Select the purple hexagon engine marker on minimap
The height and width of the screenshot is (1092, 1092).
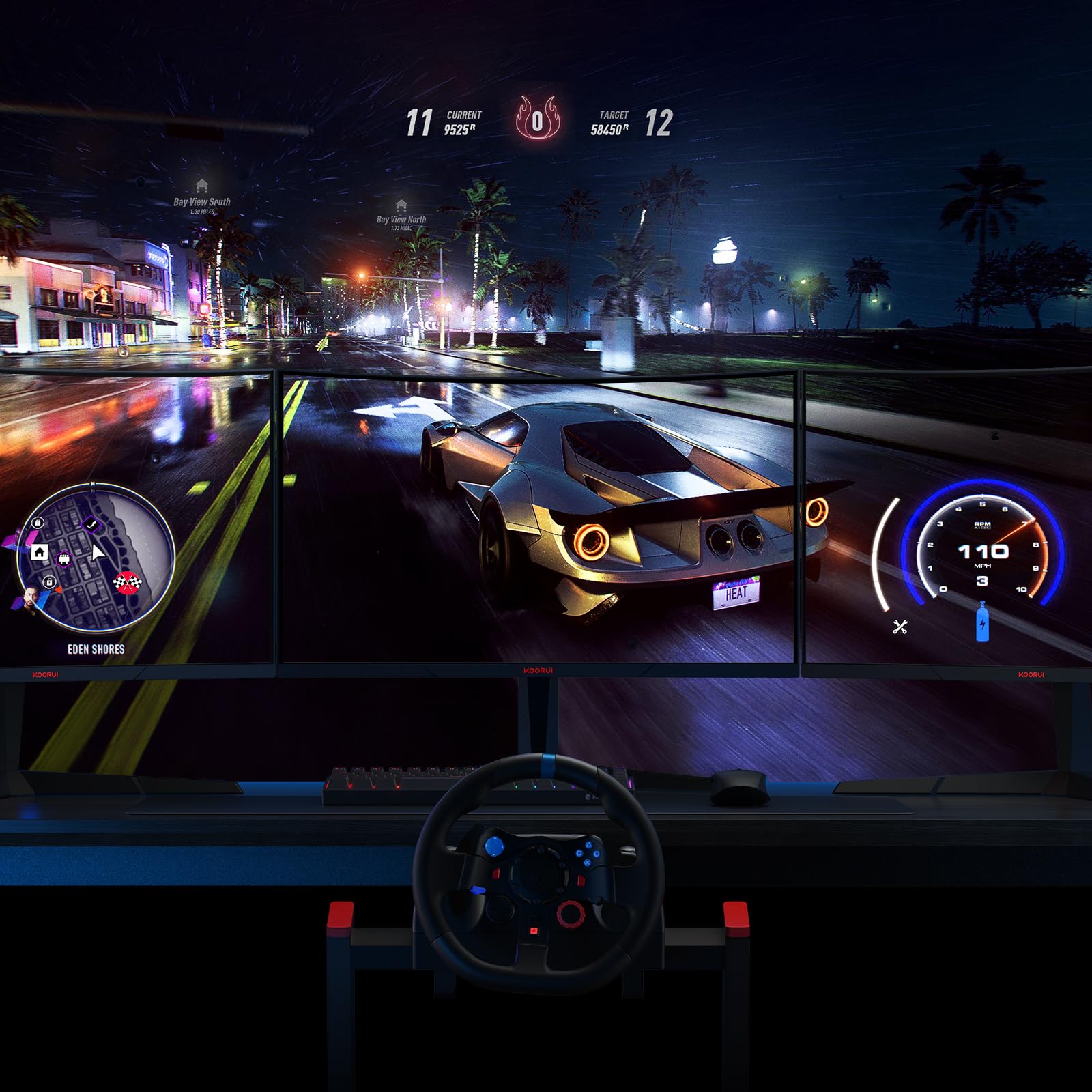64,560
